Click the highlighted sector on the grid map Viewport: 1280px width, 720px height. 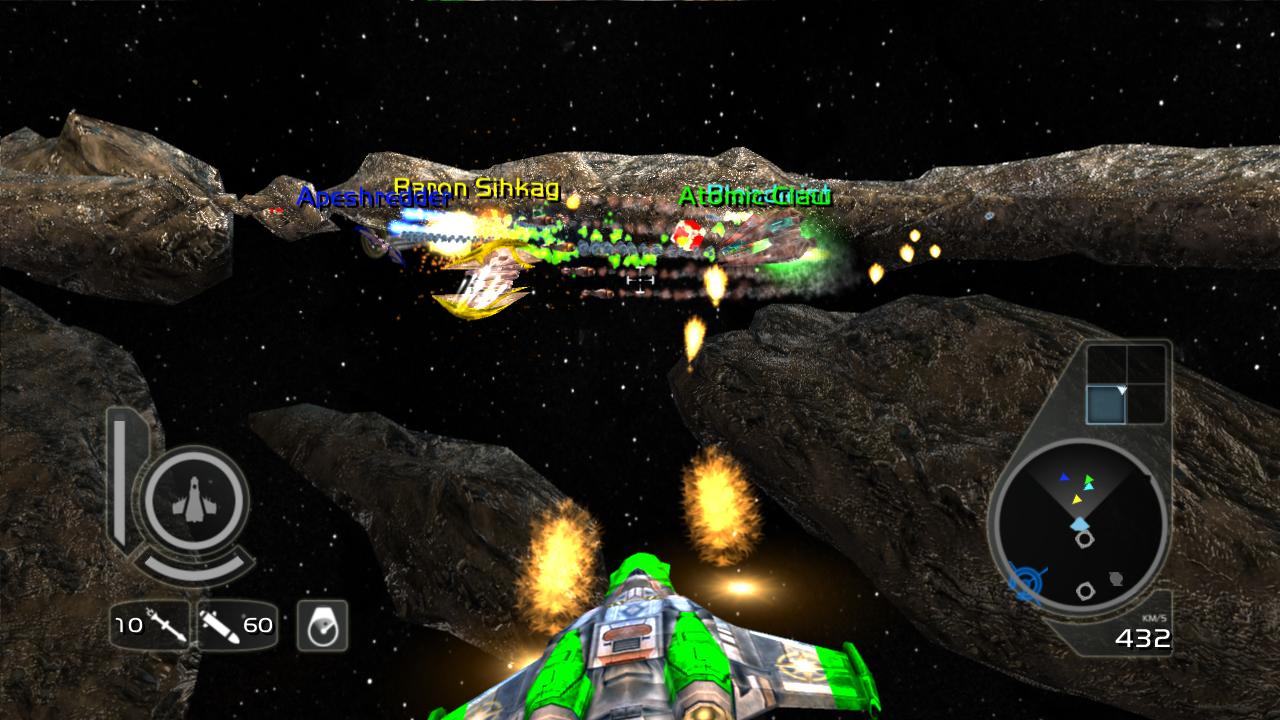pyautogui.click(x=1106, y=404)
